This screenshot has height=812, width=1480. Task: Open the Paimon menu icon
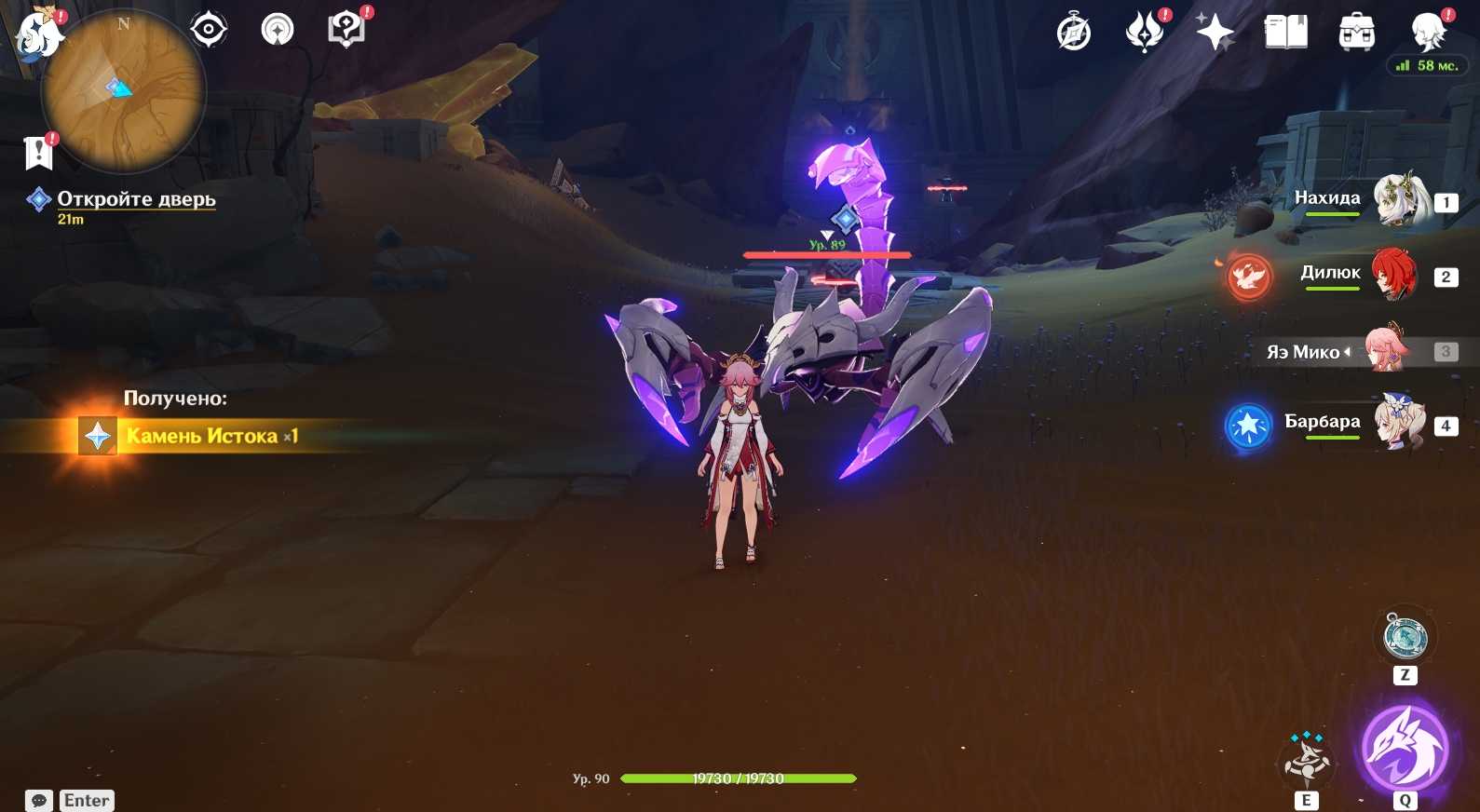39,35
